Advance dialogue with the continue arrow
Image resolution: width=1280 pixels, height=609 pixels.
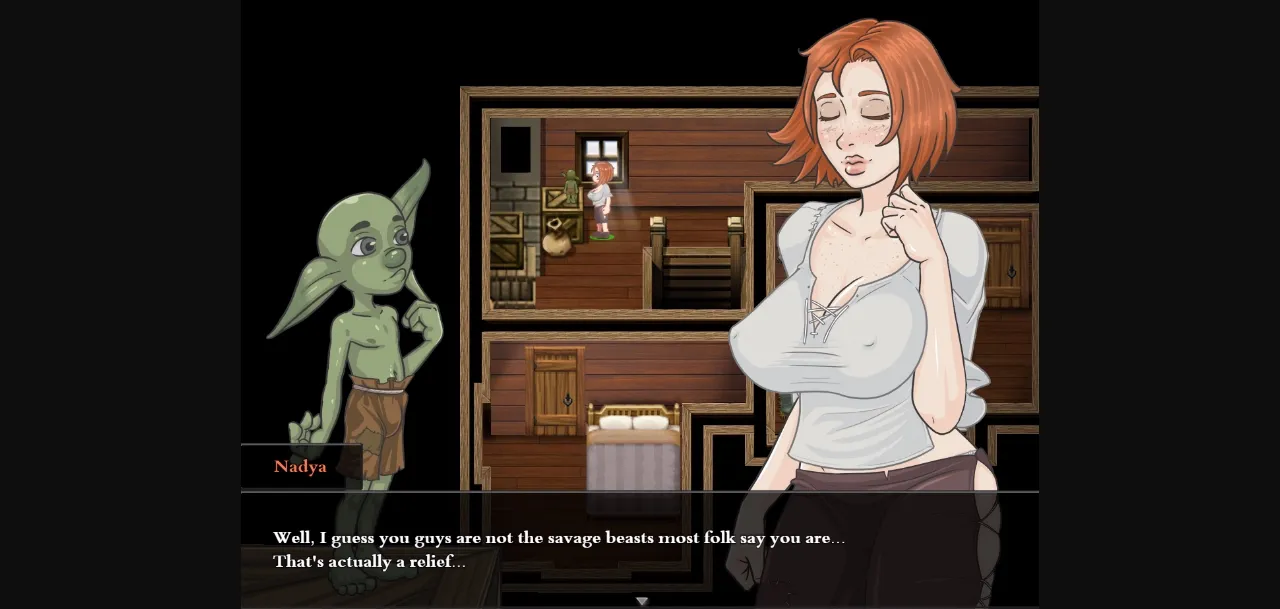coord(642,601)
